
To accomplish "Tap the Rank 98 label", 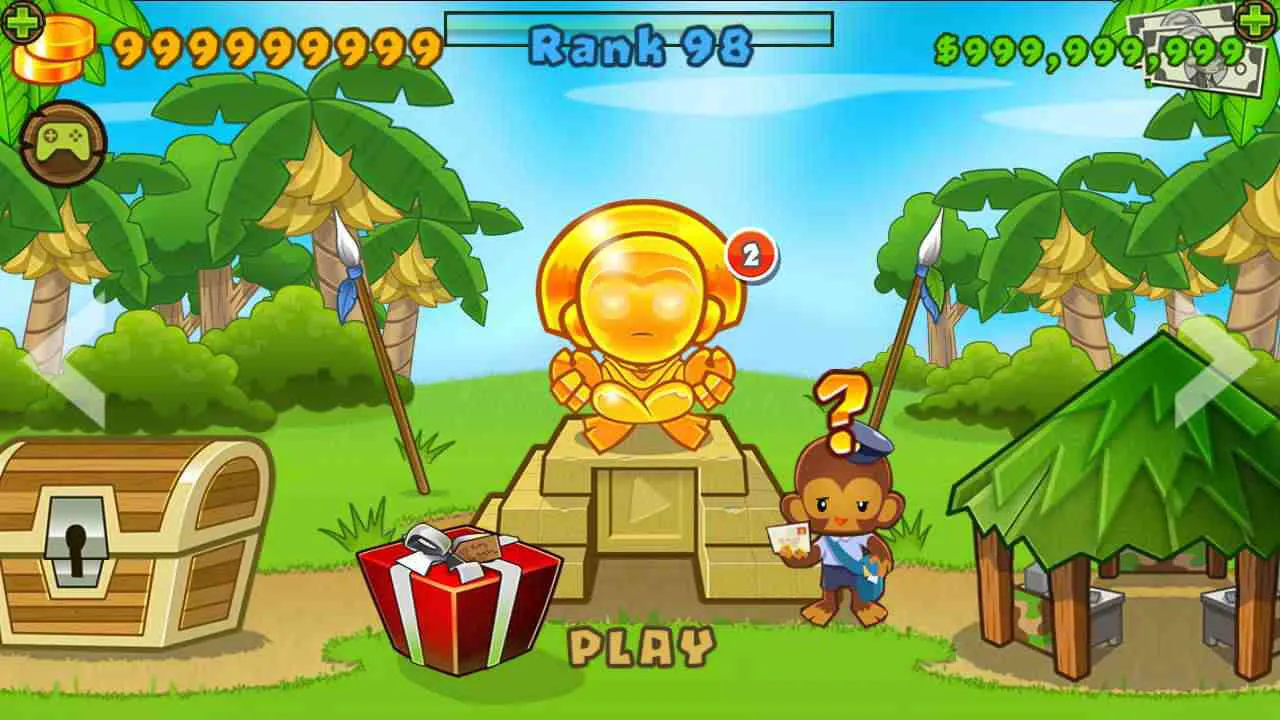I will [639, 42].
